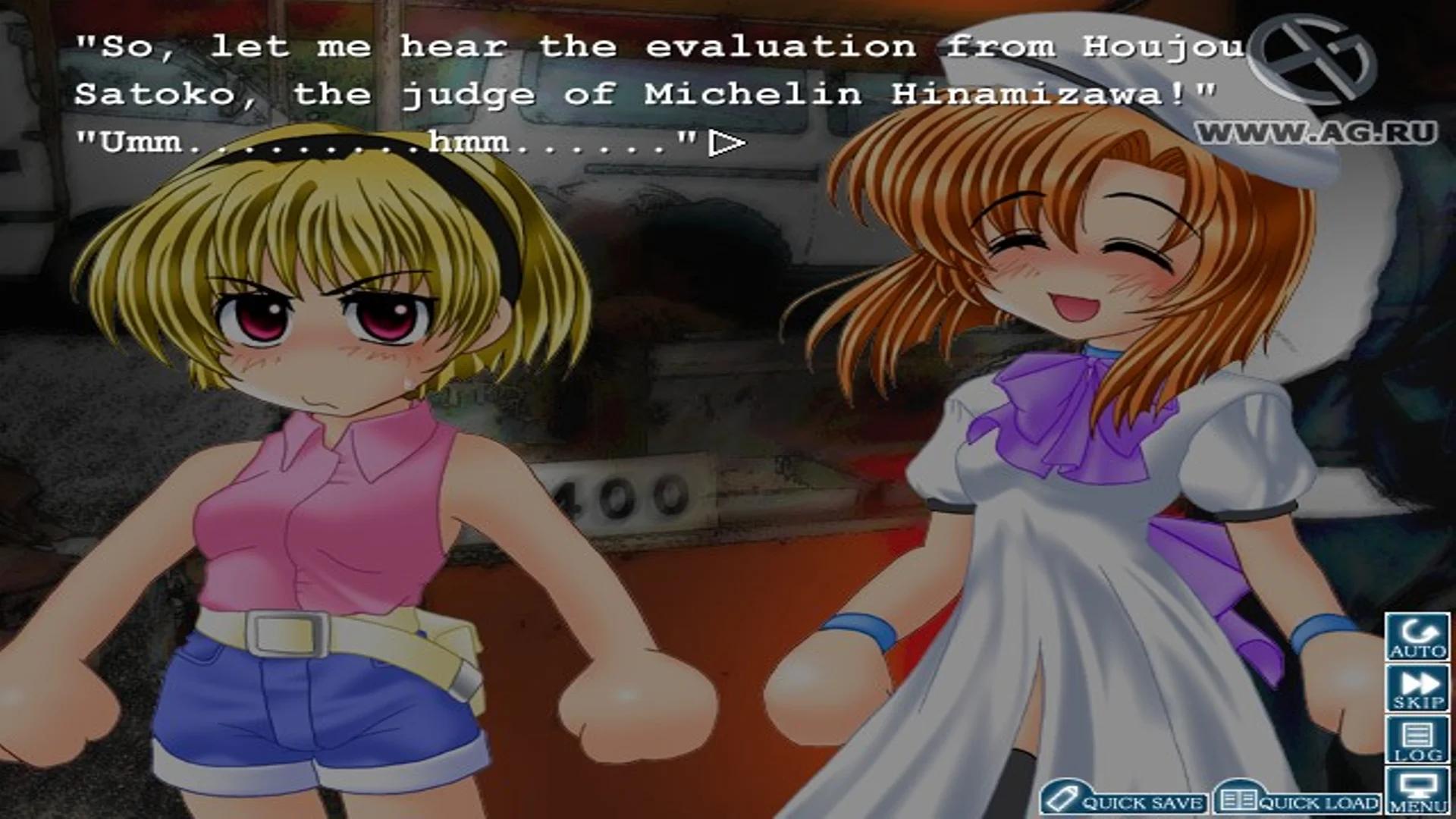Click the dialogue line ending in hmm
The image size is (1456, 819).
click(x=379, y=144)
